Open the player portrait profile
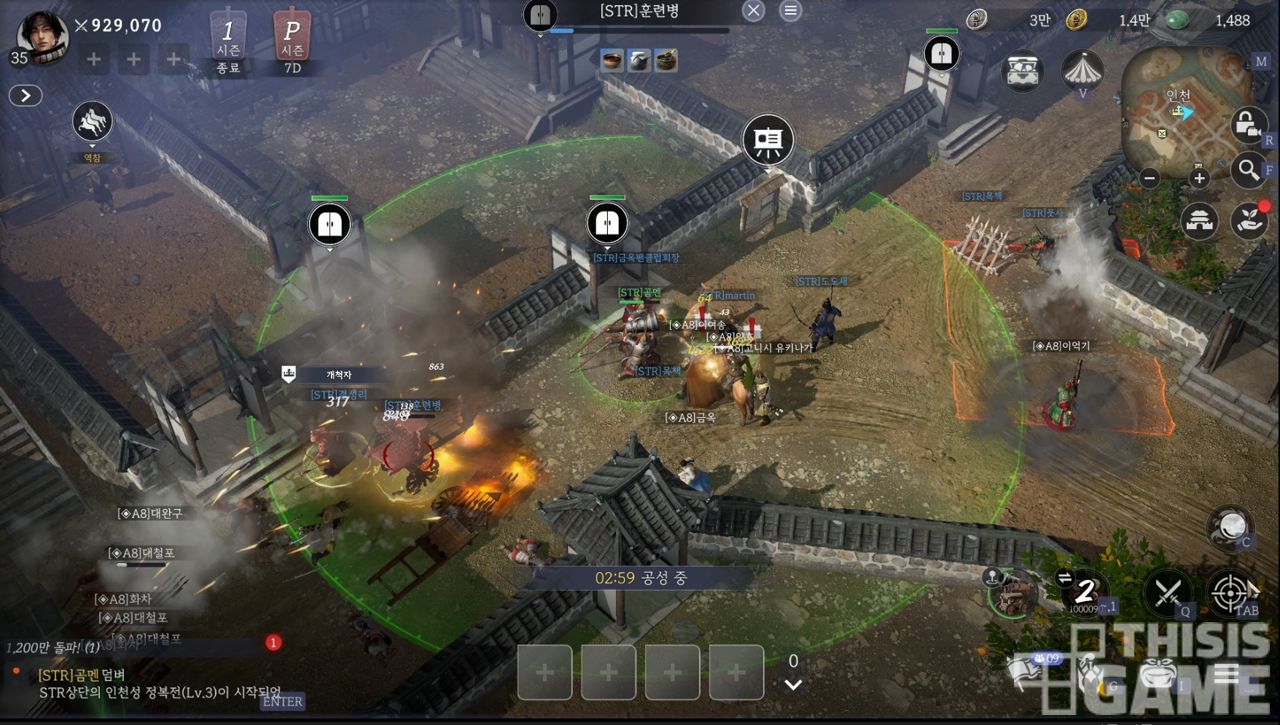This screenshot has width=1280, height=725. click(42, 37)
